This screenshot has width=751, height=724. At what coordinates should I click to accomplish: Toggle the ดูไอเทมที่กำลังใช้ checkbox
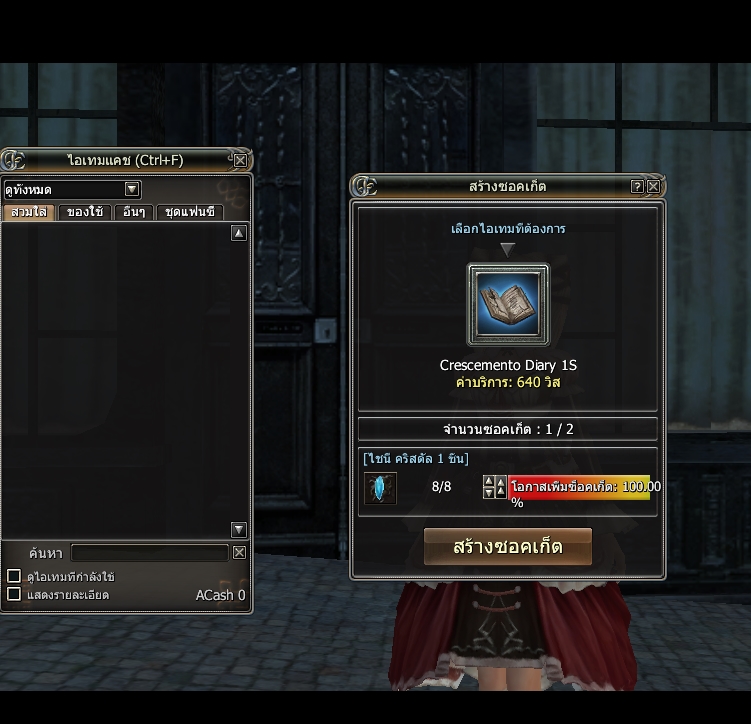[x=14, y=576]
